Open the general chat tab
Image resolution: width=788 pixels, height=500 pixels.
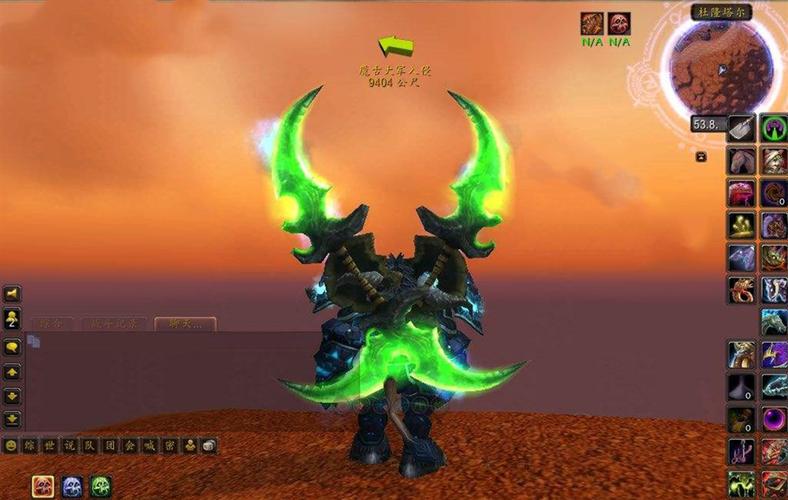(x=53, y=323)
